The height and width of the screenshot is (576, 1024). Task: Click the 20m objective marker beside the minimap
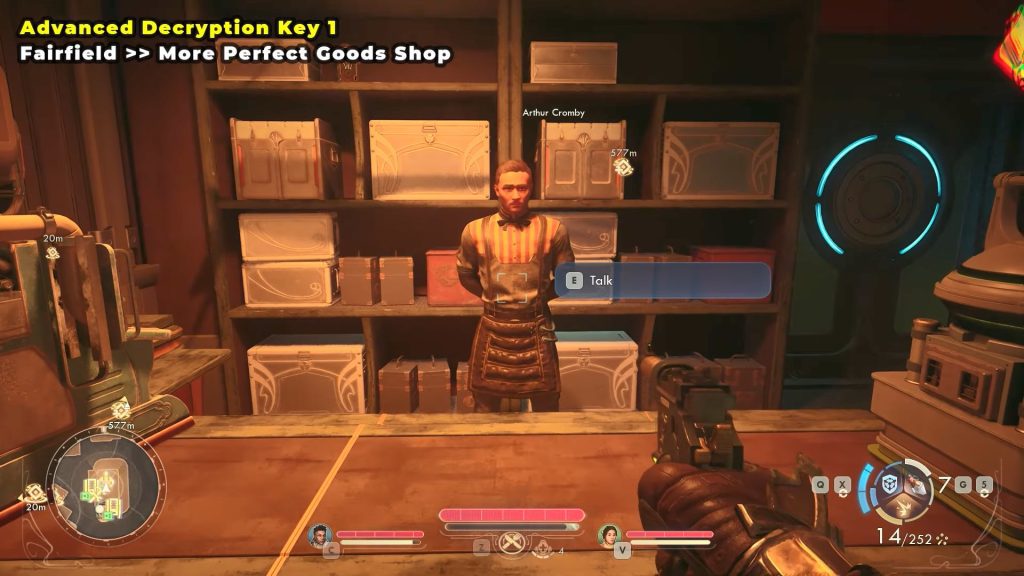(x=35, y=492)
